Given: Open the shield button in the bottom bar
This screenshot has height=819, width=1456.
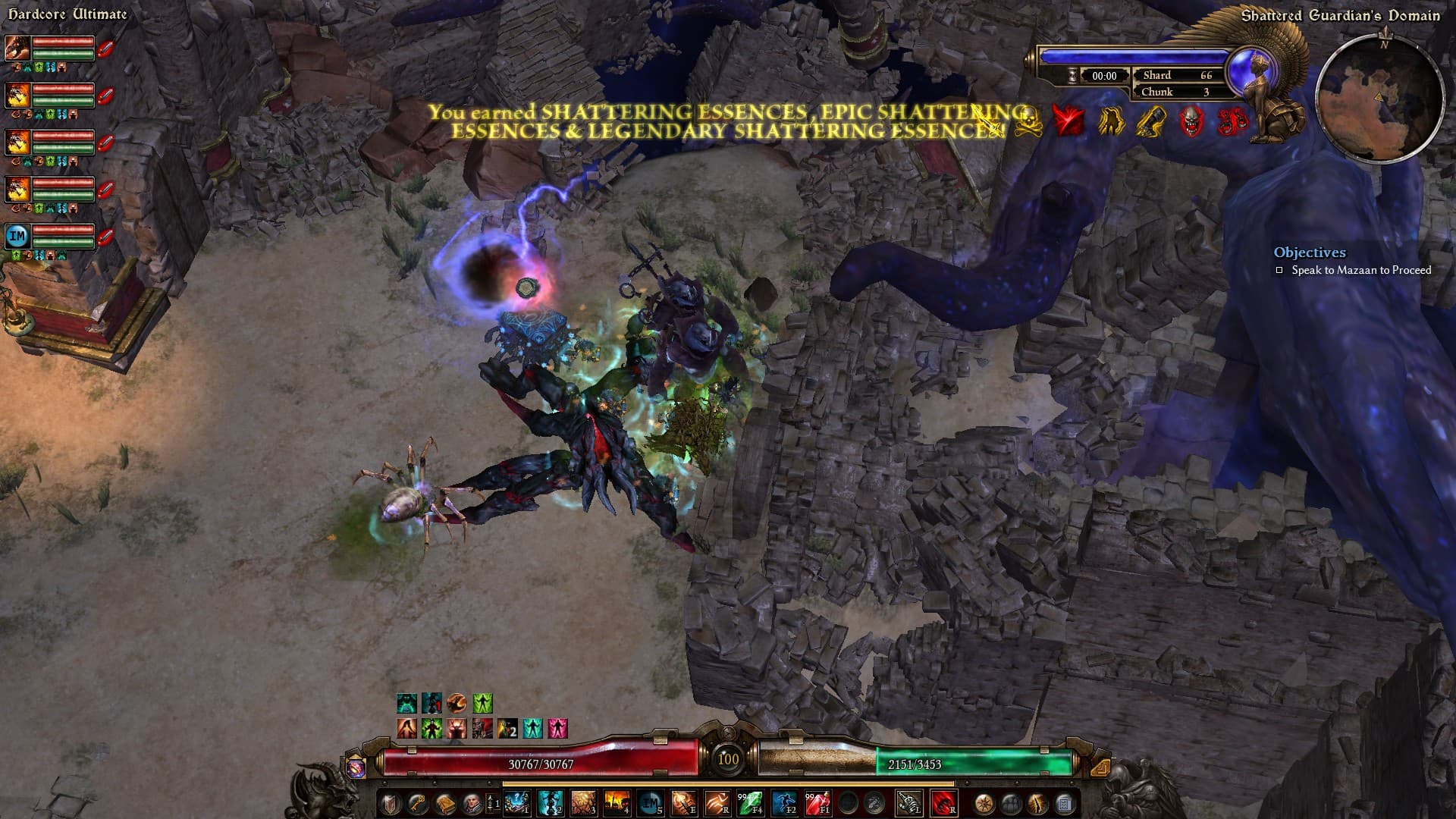Looking at the screenshot, I should (x=390, y=803).
